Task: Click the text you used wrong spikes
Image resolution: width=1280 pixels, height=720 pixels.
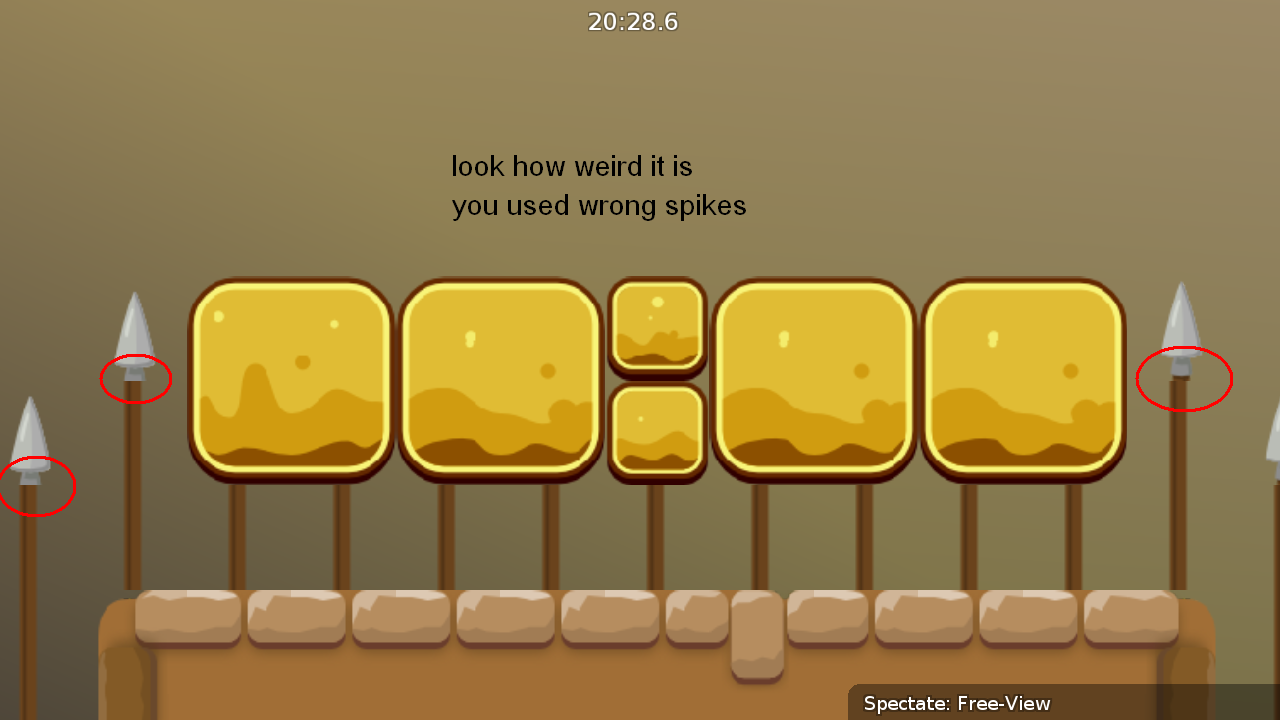Action: (x=598, y=205)
